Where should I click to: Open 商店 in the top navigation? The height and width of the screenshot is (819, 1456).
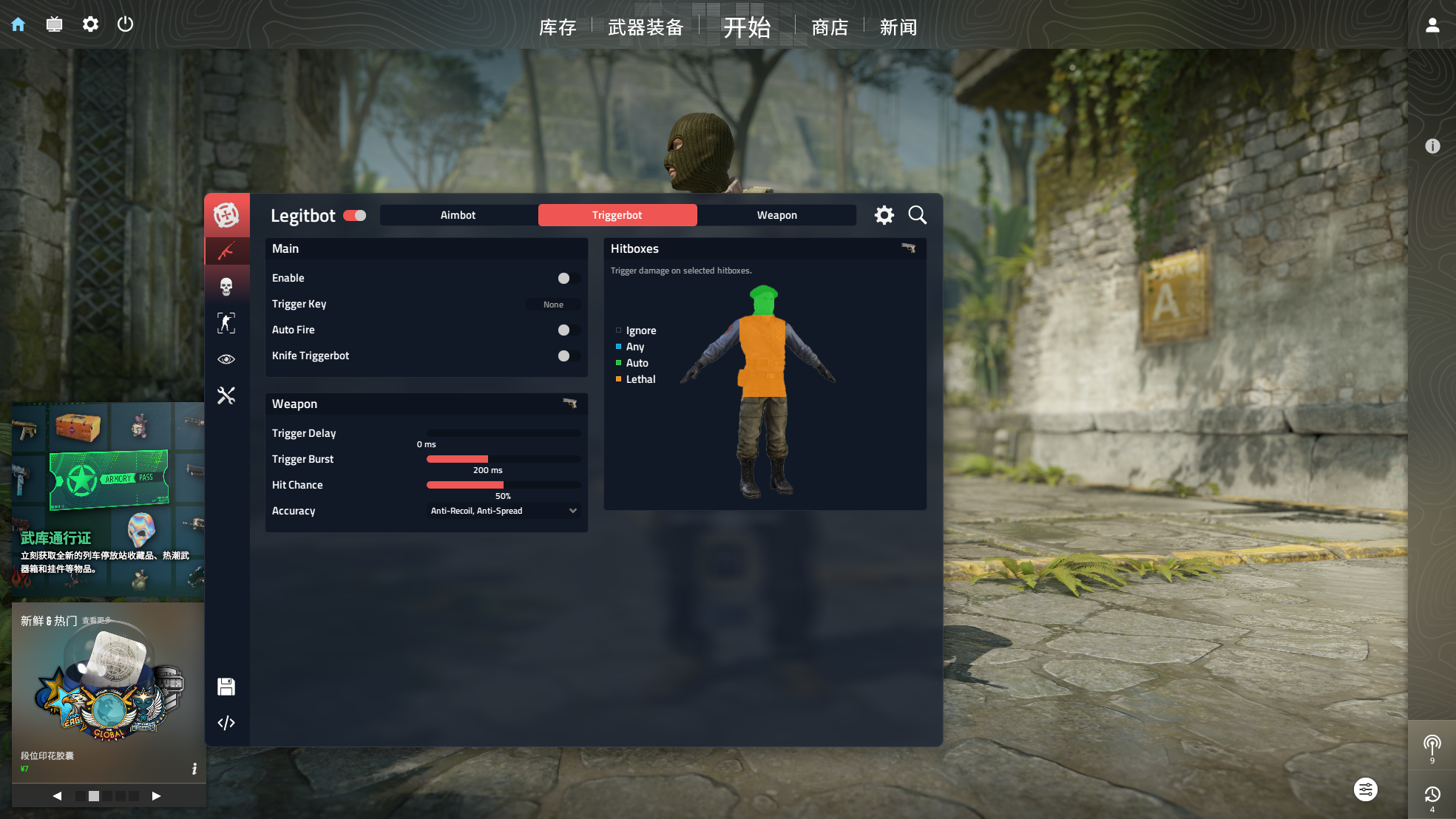(x=828, y=27)
